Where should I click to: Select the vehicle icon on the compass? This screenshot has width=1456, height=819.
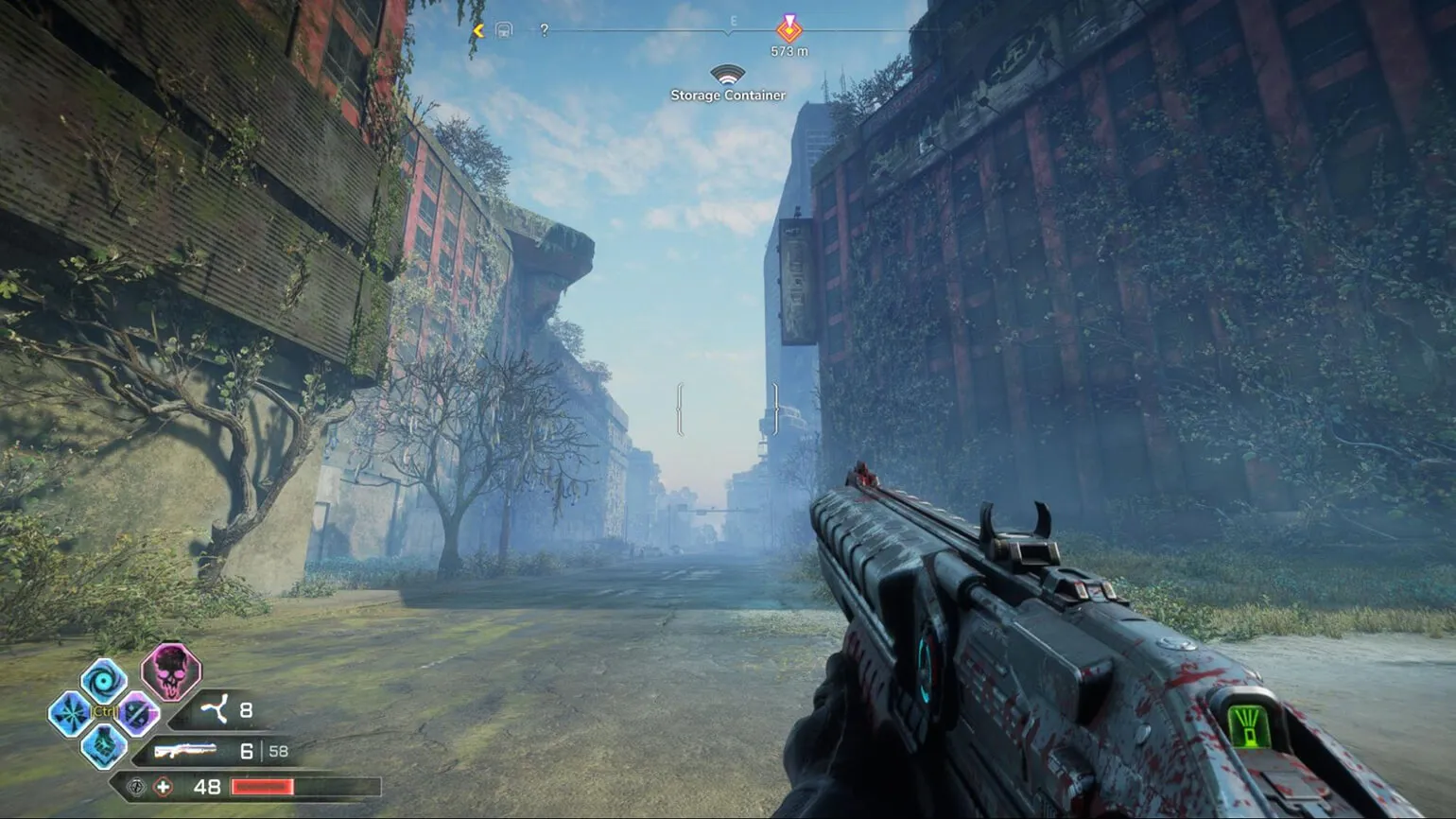pos(504,30)
